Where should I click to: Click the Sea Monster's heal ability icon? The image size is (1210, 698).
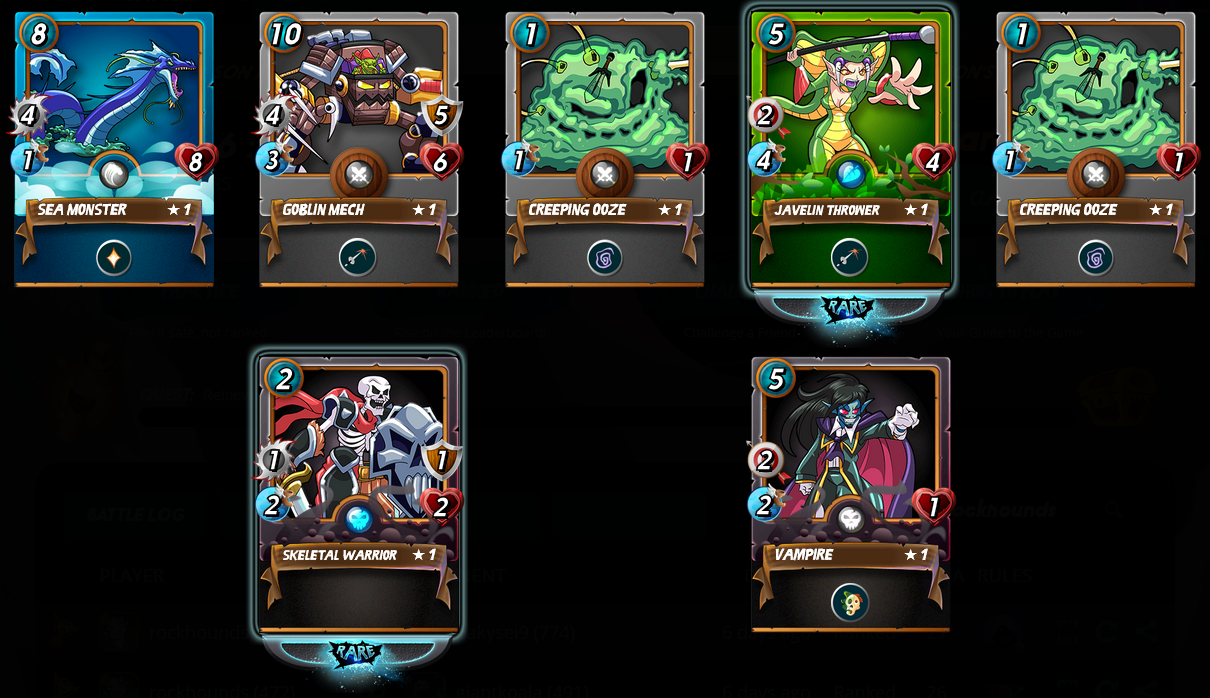[x=114, y=258]
